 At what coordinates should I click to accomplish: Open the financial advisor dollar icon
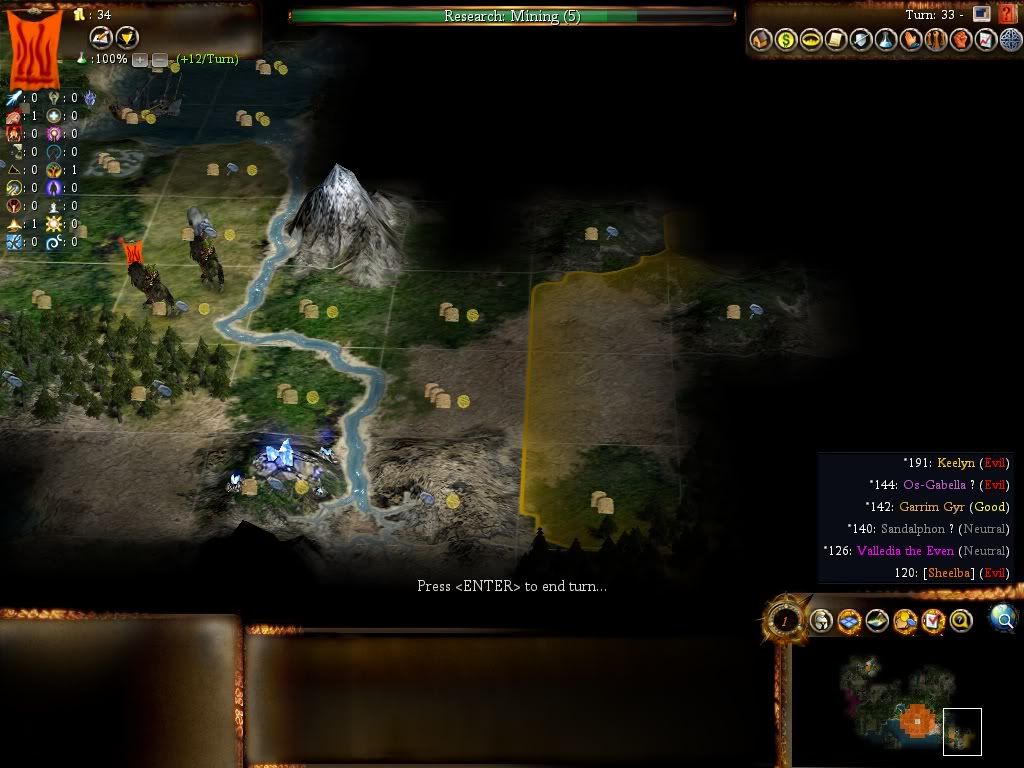click(786, 40)
